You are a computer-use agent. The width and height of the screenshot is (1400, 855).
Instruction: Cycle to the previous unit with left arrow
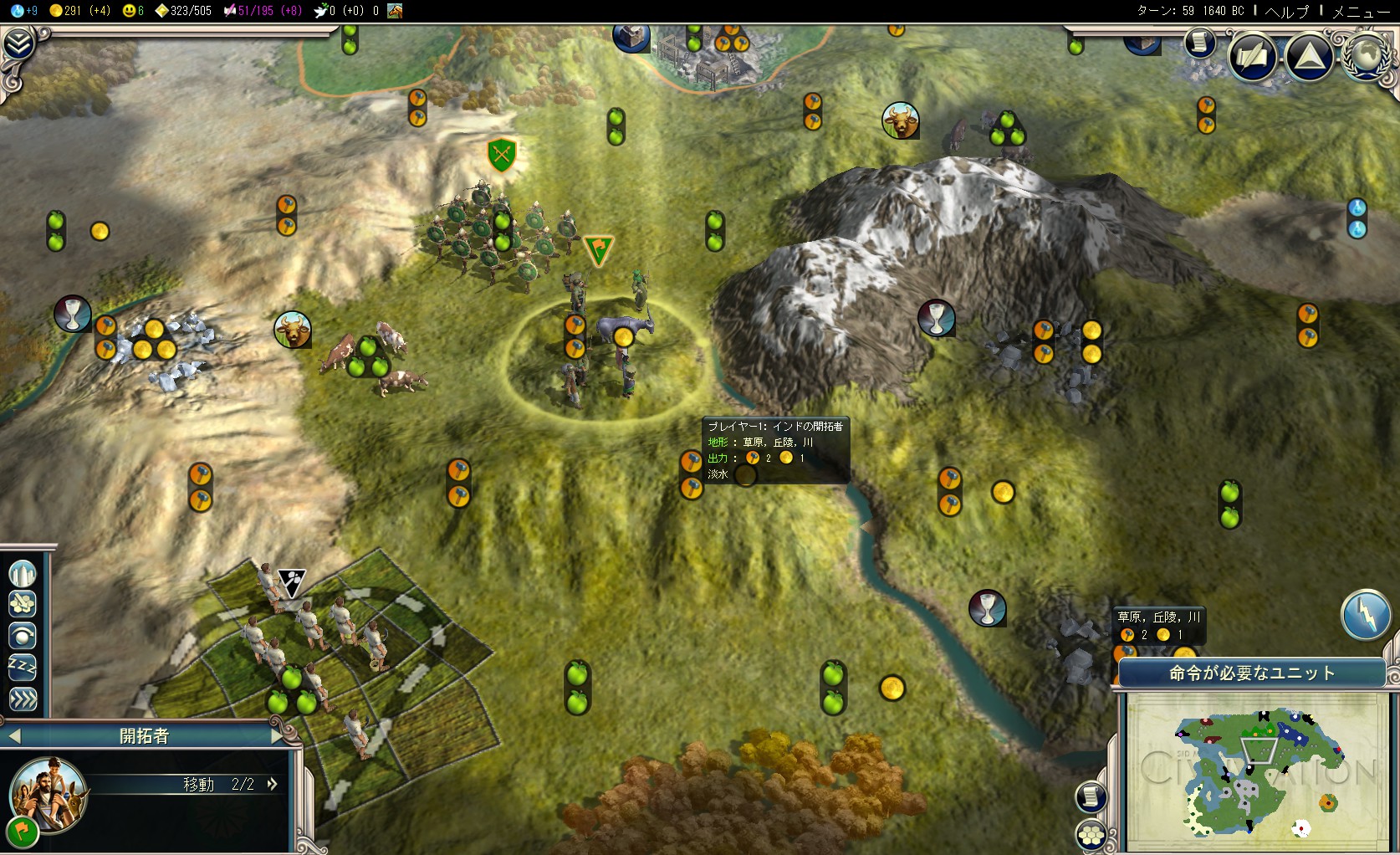[x=14, y=736]
